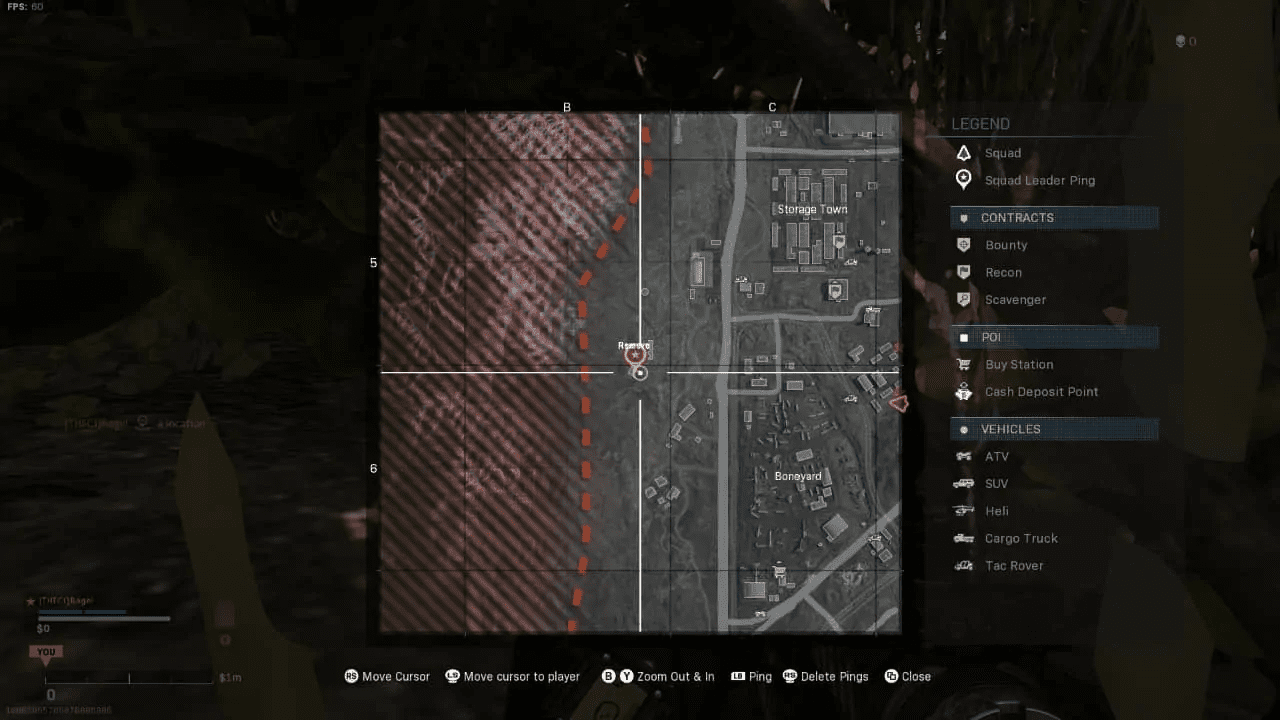Image resolution: width=1280 pixels, height=720 pixels.
Task: Collapse the CONTRACTS legend section
Action: (x=1054, y=217)
